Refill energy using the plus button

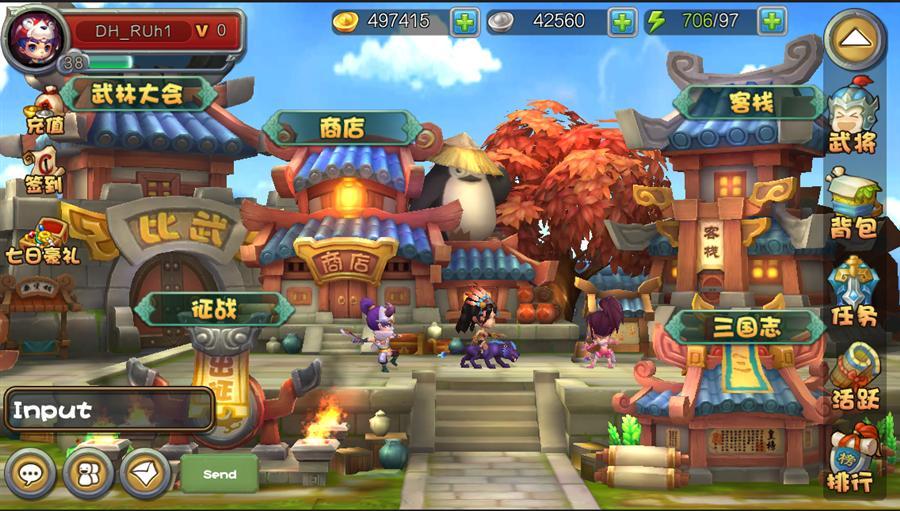click(x=771, y=21)
